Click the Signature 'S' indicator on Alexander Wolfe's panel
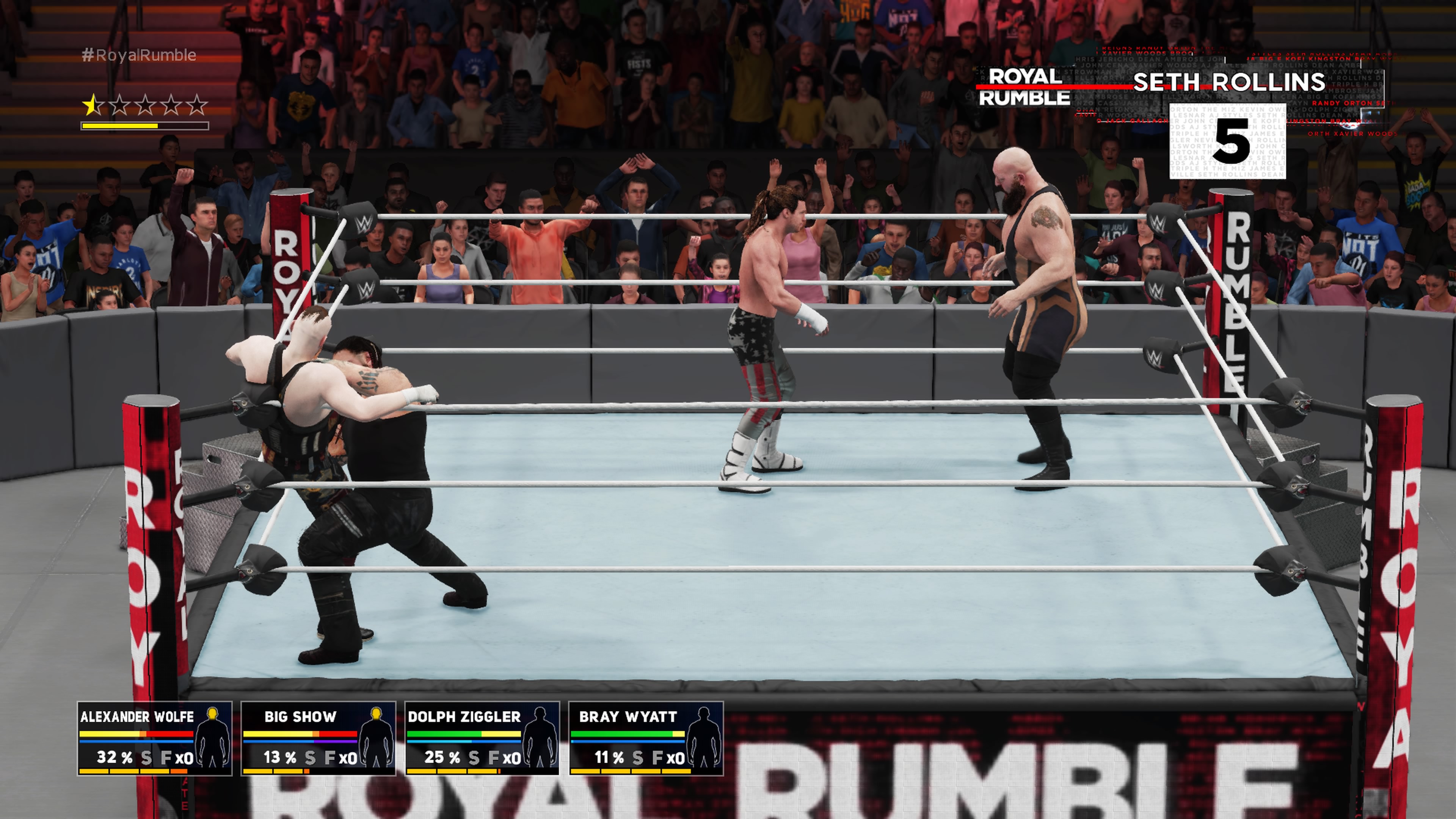The width and height of the screenshot is (1456, 819). pyautogui.click(x=147, y=758)
